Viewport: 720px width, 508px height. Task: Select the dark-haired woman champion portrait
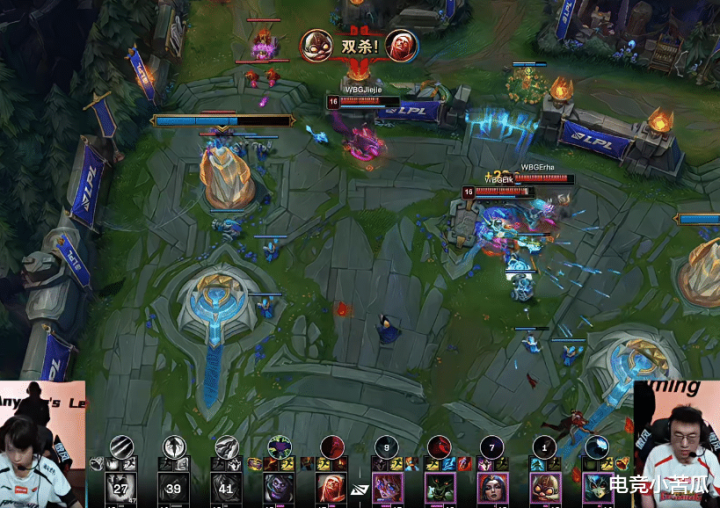point(492,488)
